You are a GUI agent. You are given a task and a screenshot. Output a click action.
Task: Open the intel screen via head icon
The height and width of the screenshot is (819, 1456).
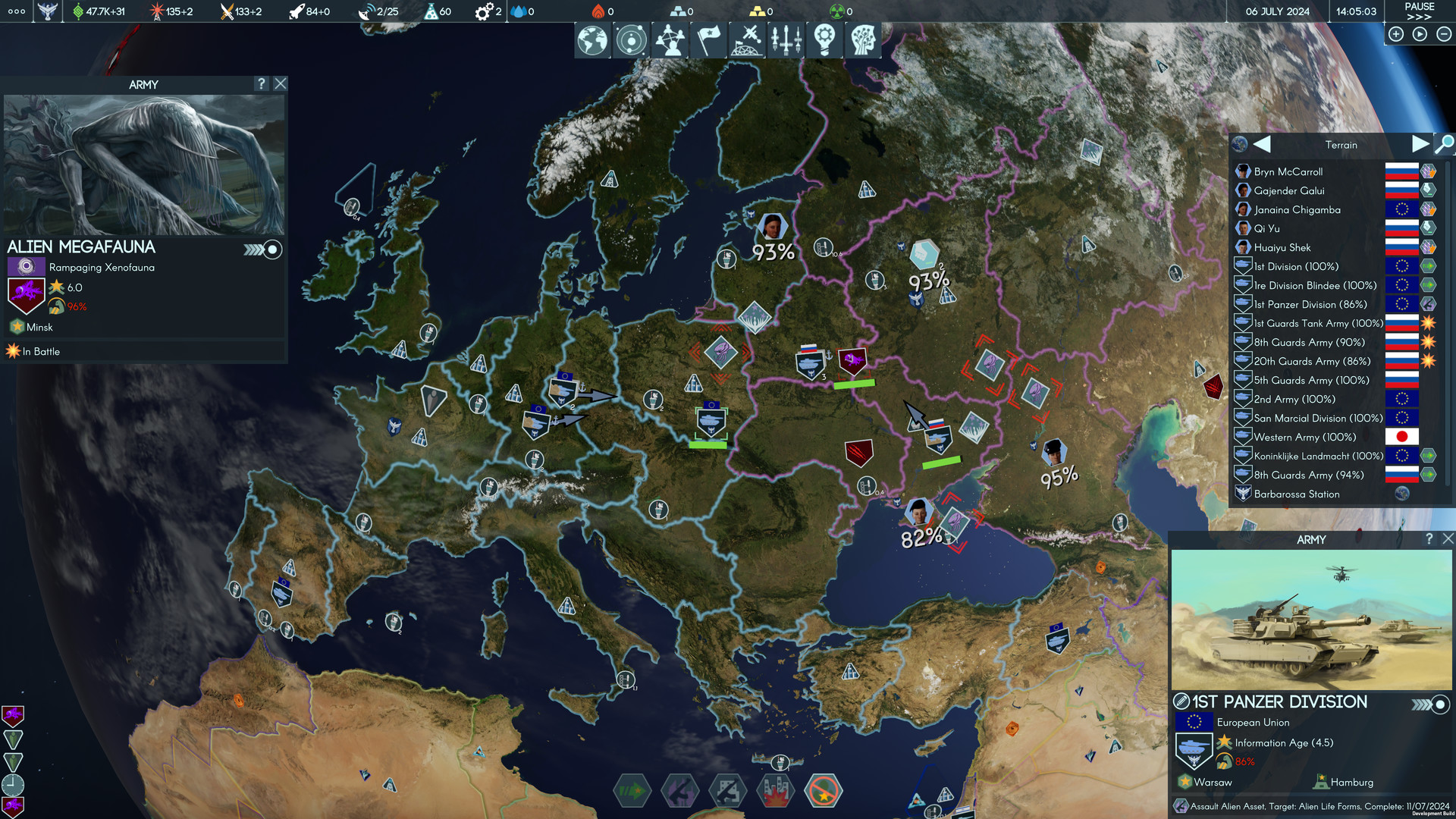tap(862, 39)
